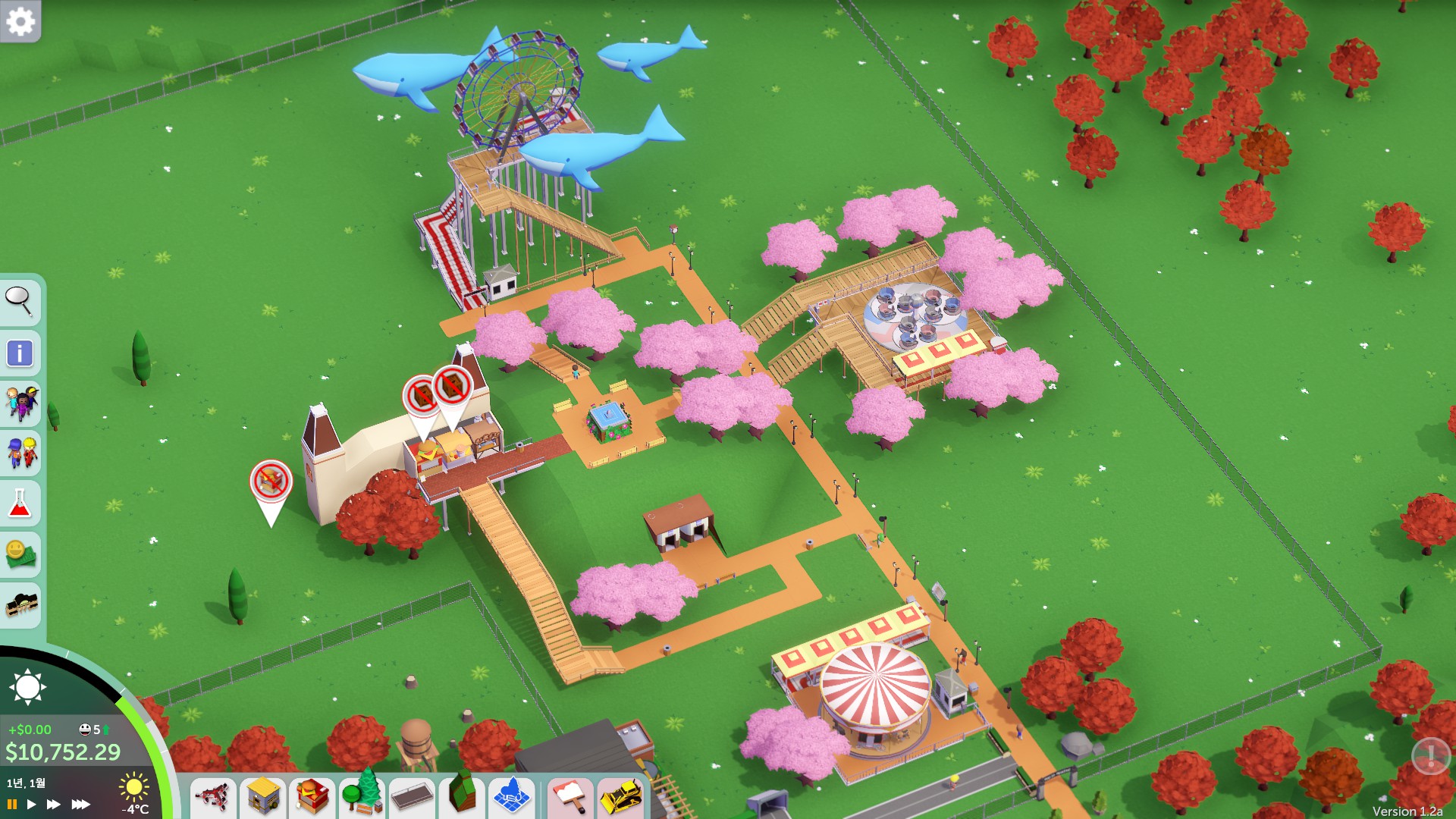1456x819 pixels.
Task: Select the terrain editing tool
Action: tap(462, 798)
